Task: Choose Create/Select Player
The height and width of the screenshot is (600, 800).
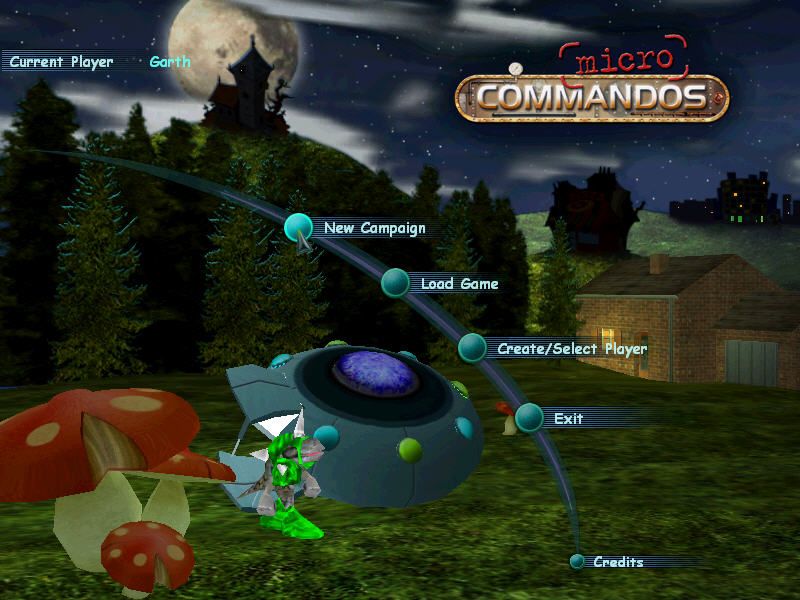Action: click(570, 349)
